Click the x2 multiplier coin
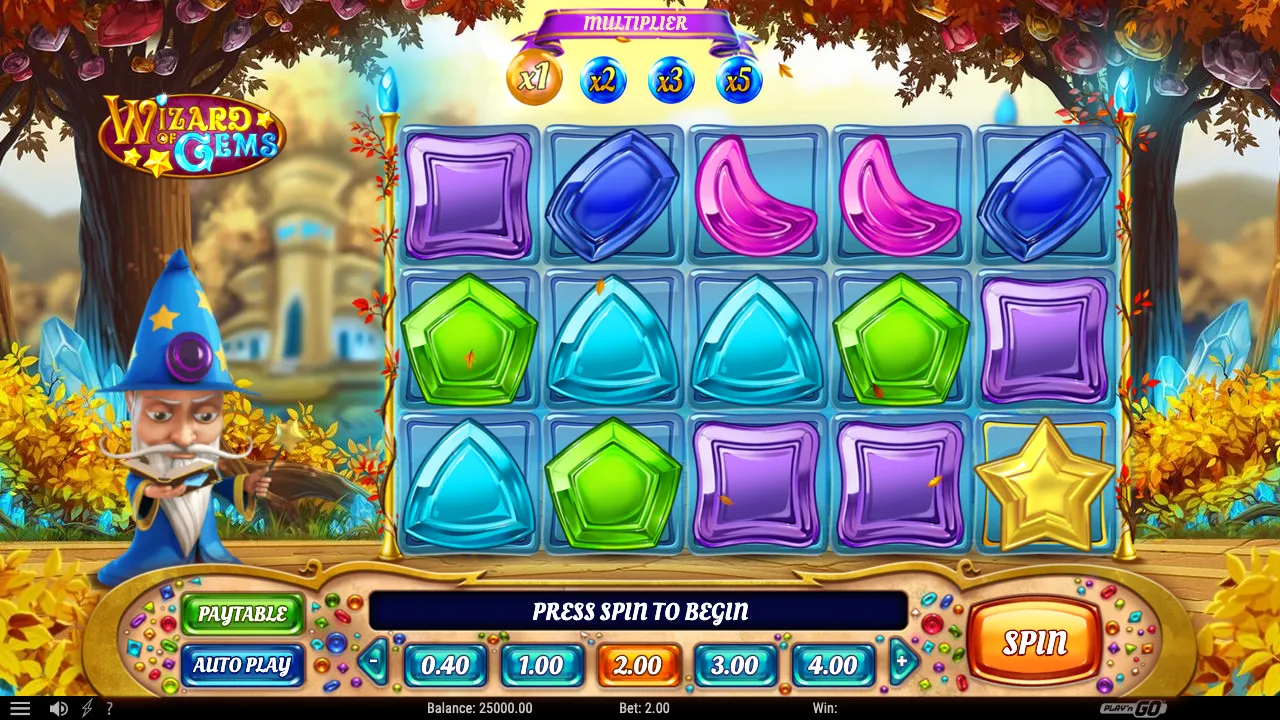This screenshot has width=1280, height=720. (603, 80)
